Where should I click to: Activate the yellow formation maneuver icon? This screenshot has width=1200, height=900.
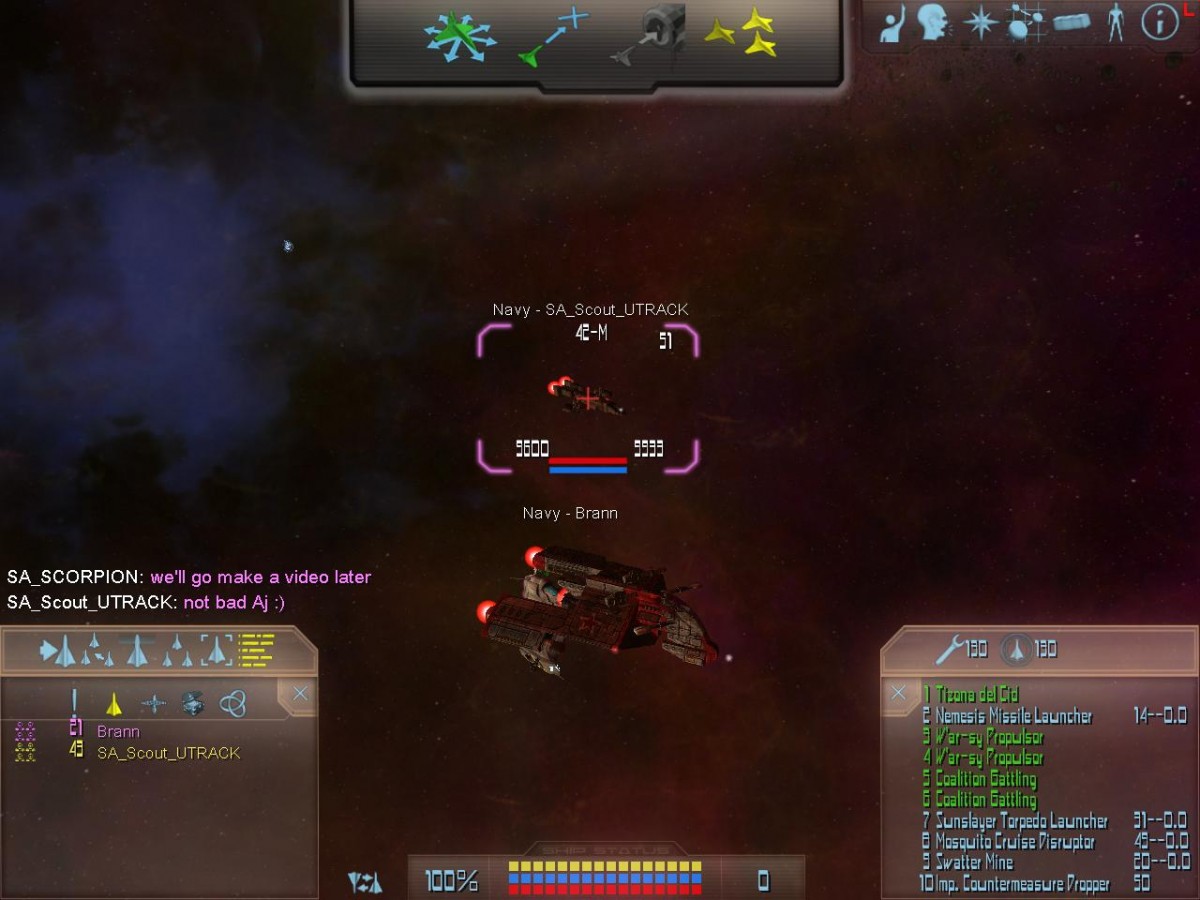tap(743, 34)
